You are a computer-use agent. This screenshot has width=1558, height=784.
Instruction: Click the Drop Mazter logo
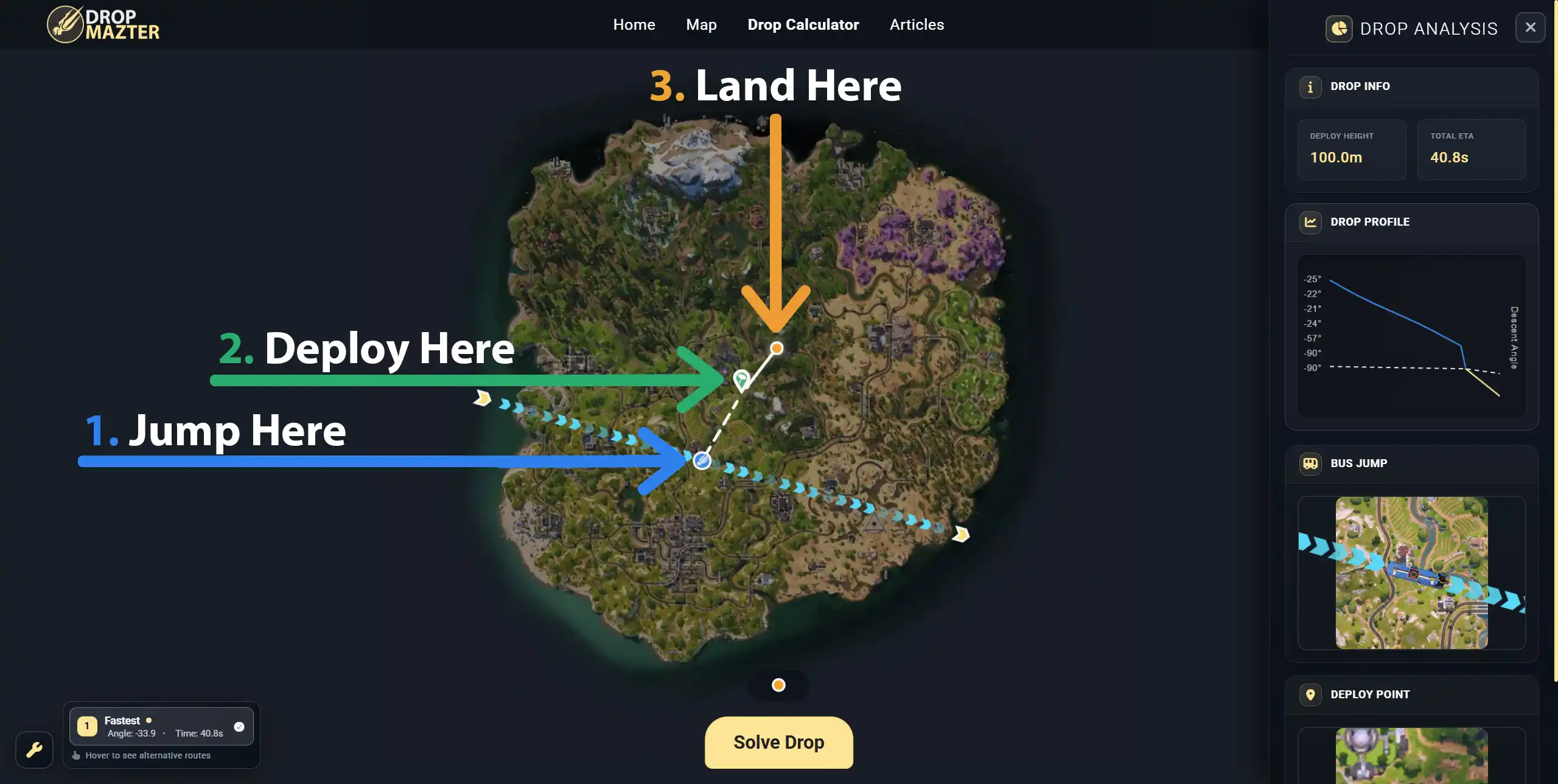coord(103,24)
